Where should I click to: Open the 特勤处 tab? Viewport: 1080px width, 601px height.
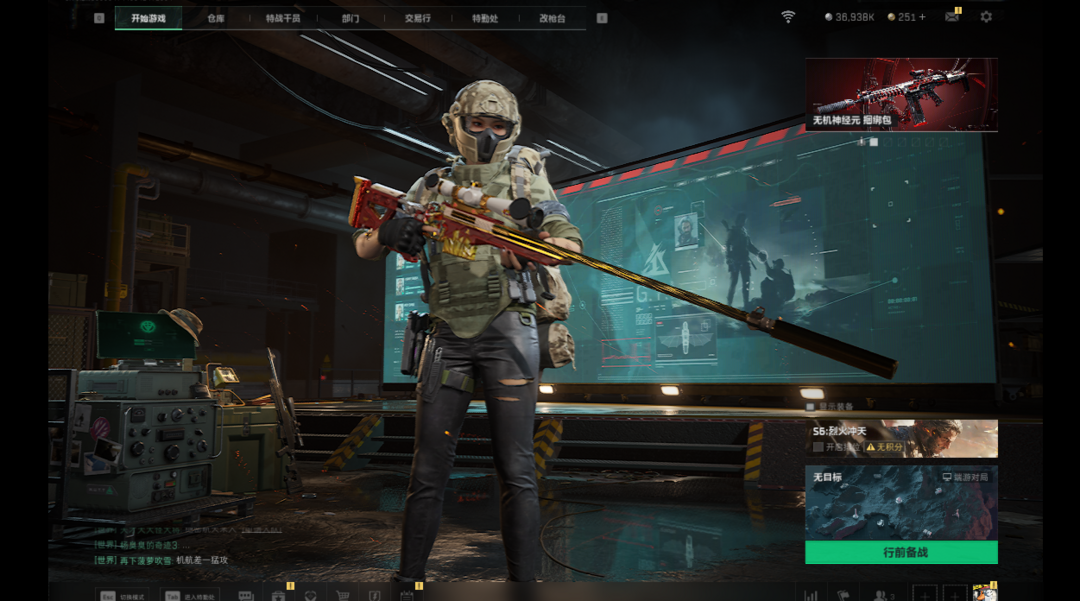coord(485,18)
